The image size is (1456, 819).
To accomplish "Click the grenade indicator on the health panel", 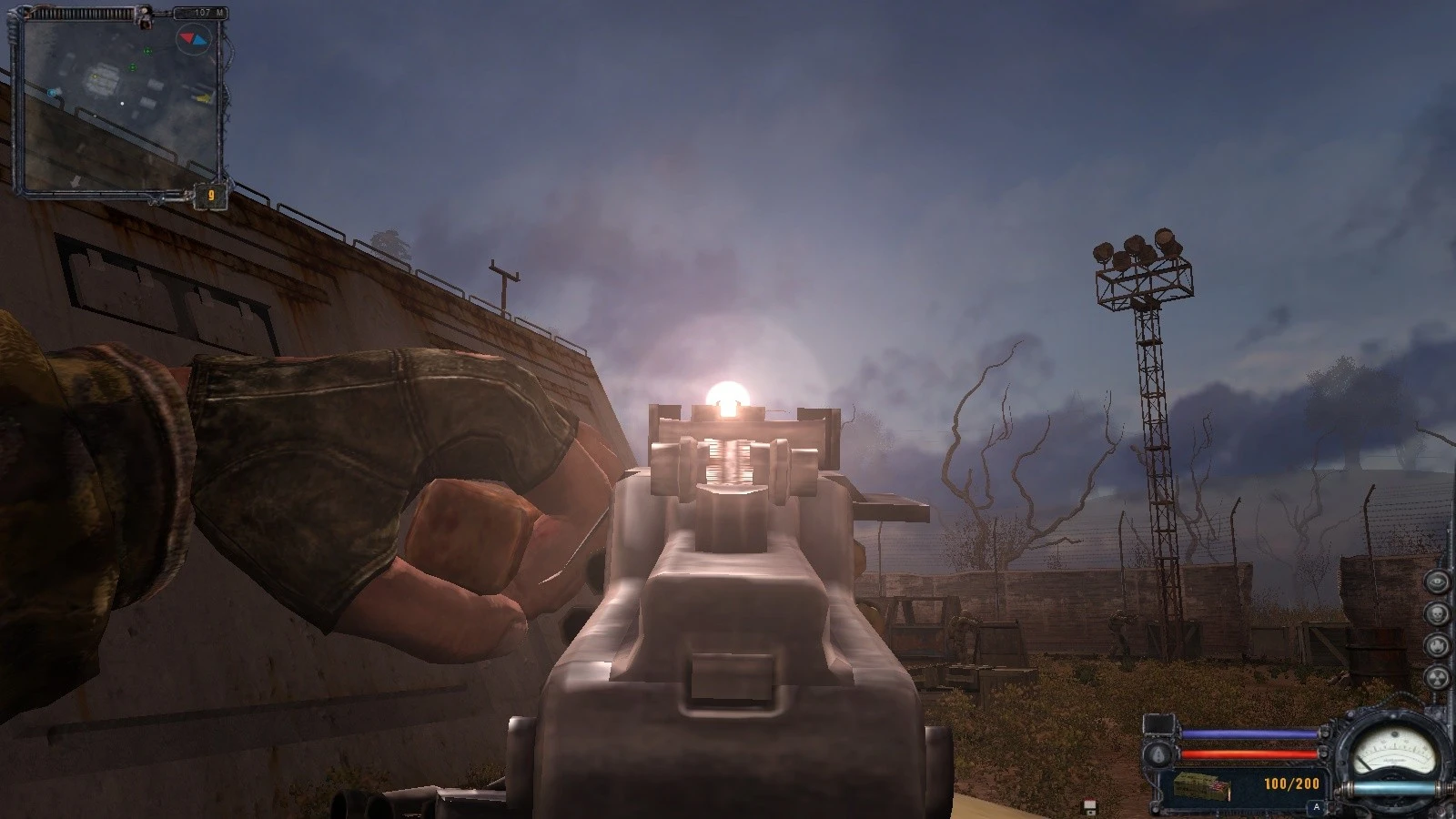I will click(x=1158, y=754).
